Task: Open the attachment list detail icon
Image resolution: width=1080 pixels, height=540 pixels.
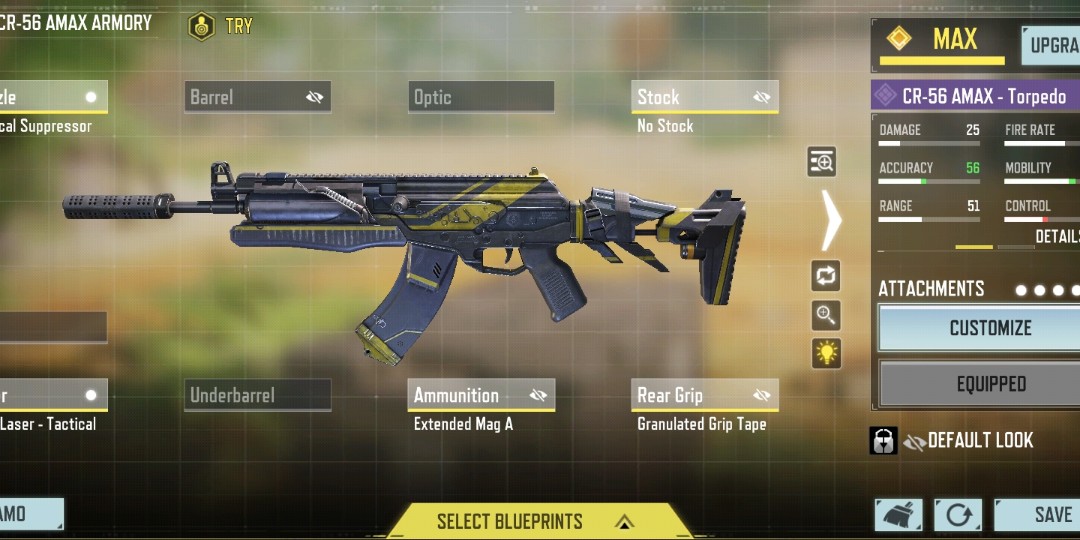Action: (821, 162)
